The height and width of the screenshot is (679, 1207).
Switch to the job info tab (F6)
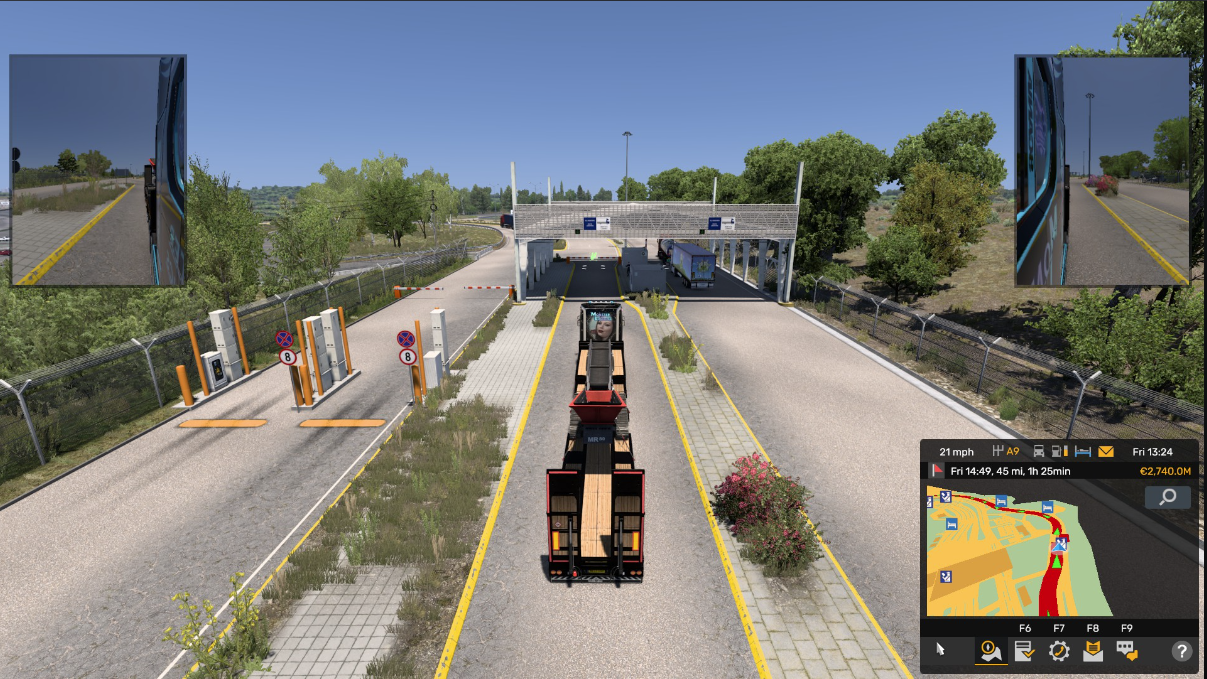(x=1024, y=651)
